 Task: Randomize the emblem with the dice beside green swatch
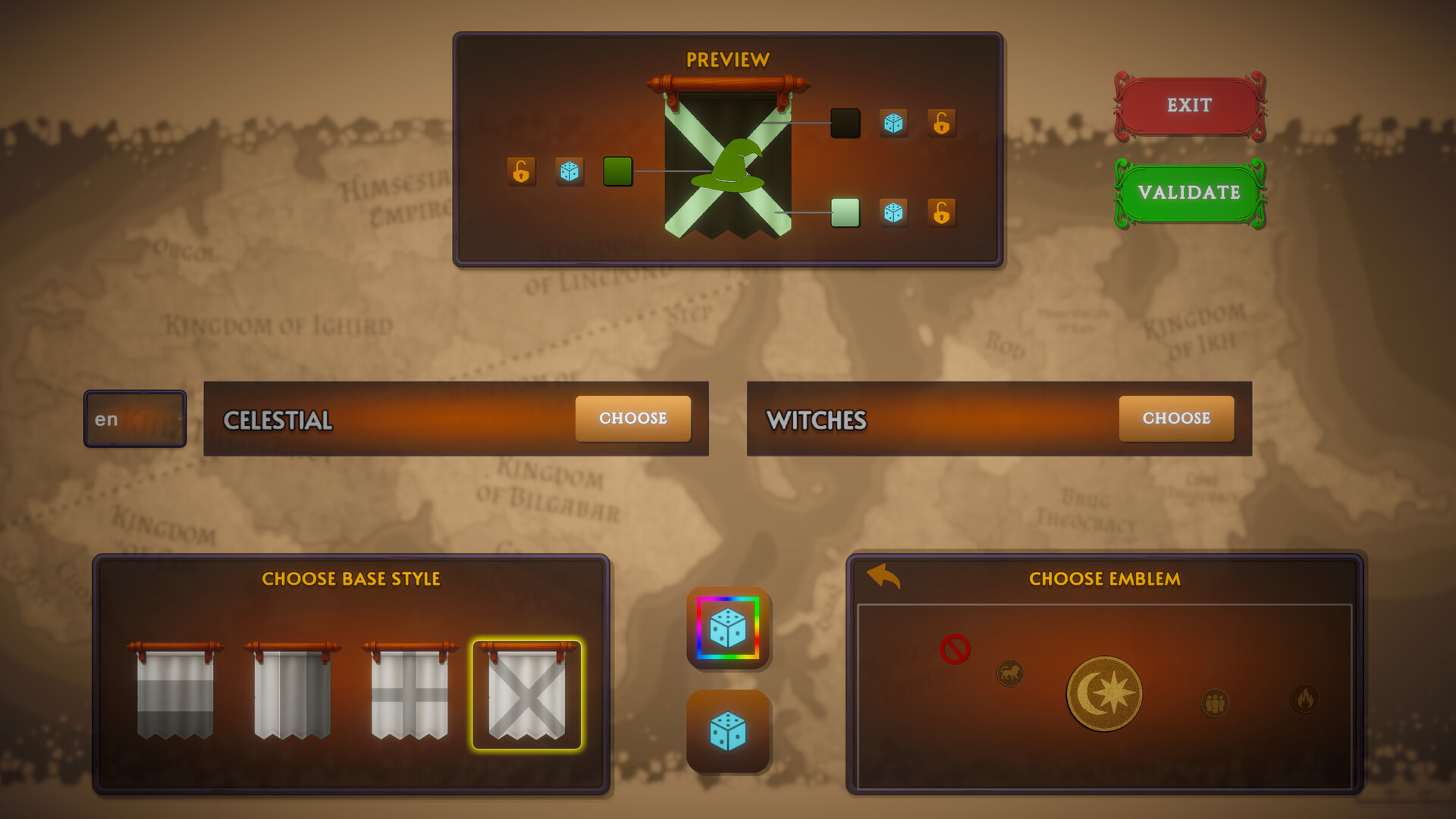(571, 172)
